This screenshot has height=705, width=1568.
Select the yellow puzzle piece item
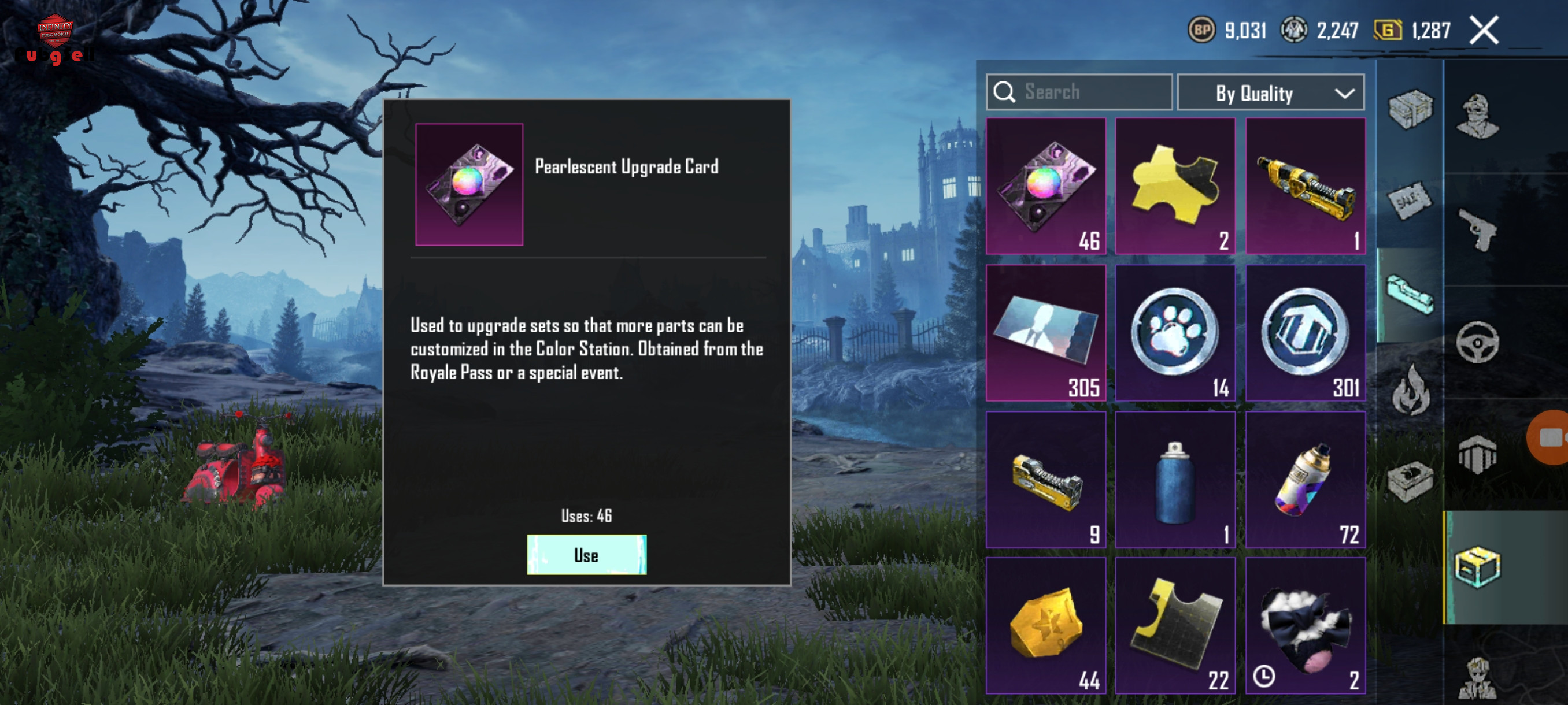click(1174, 185)
